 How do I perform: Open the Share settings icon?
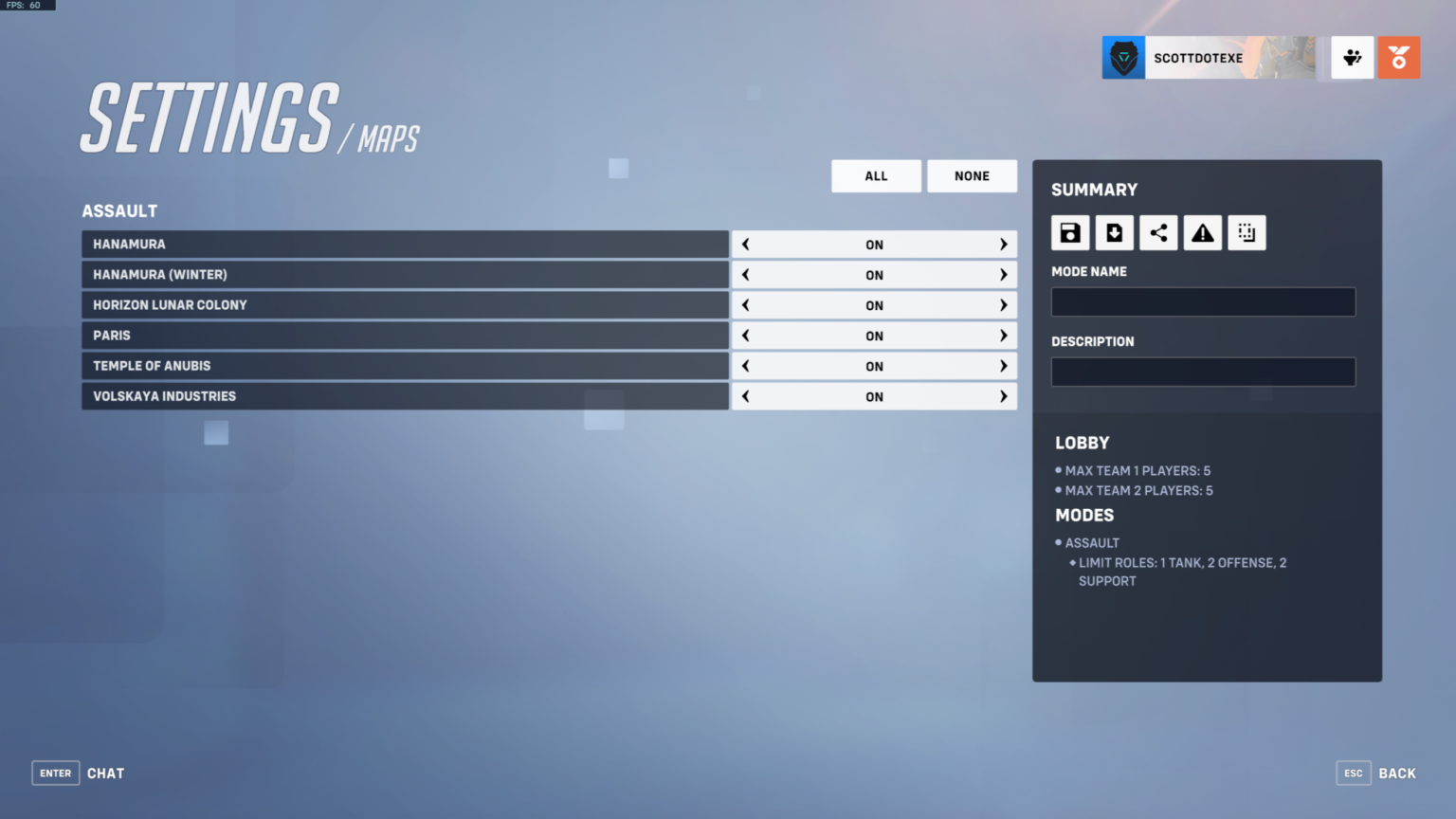pyautogui.click(x=1158, y=232)
